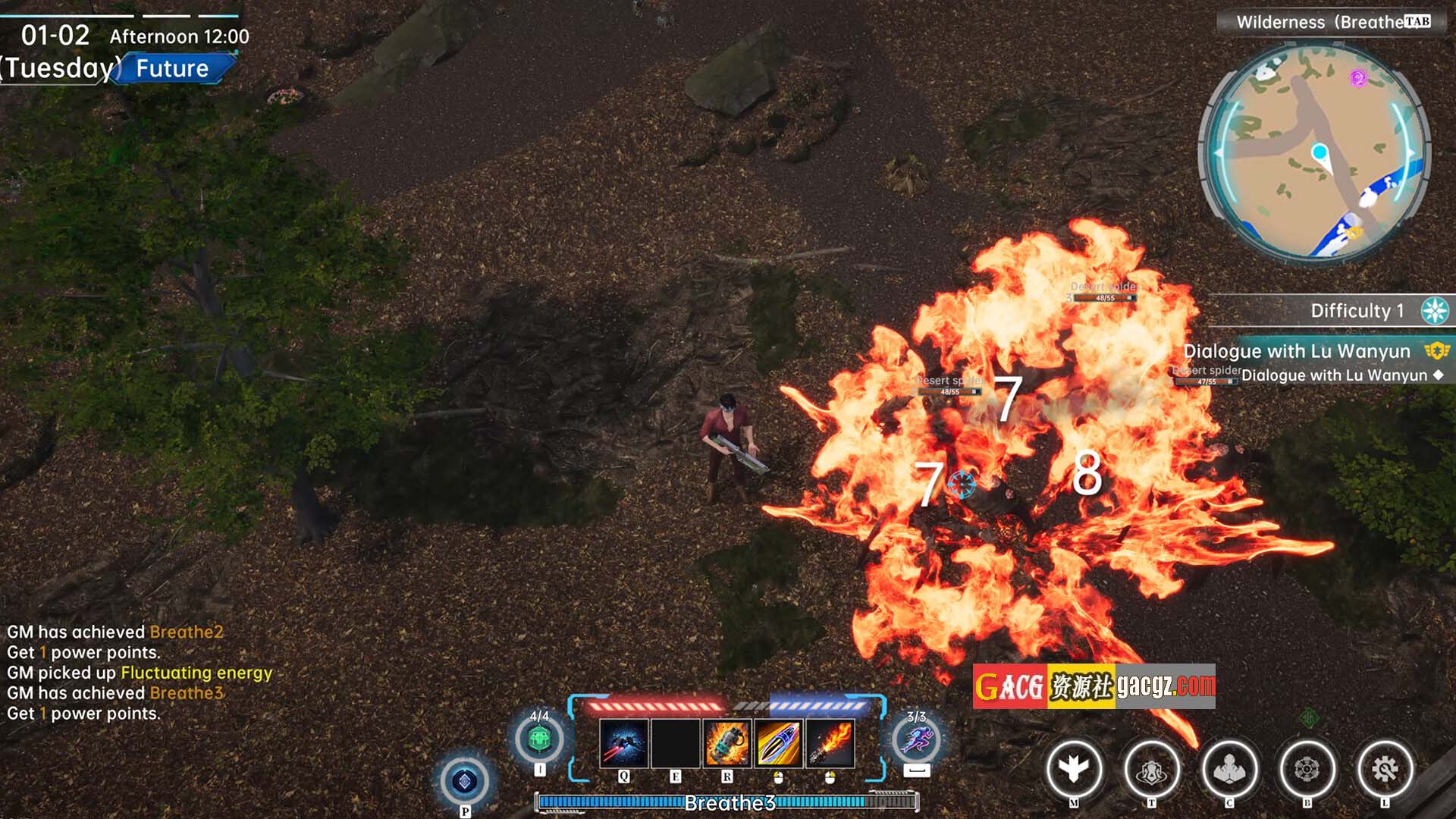Click the circular minimap
1456x819 pixels.
(x=1314, y=152)
